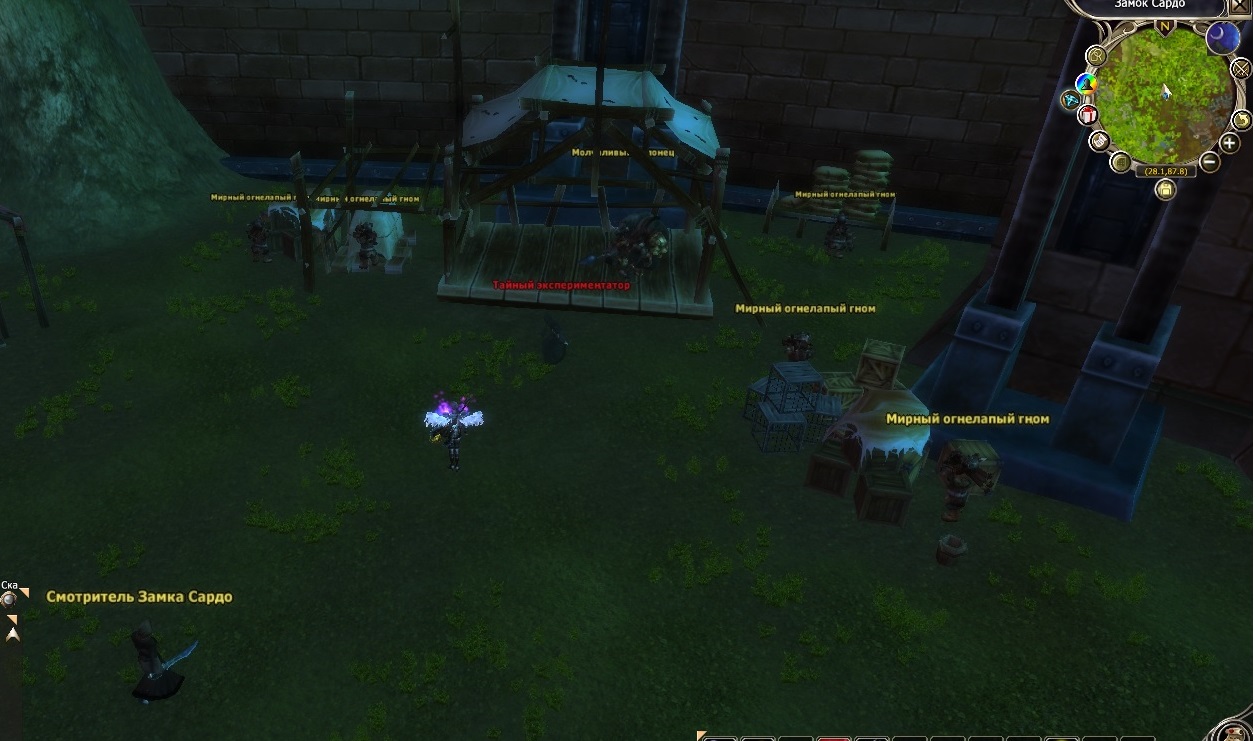Click the padlock icon below minimap coordinates
1255x741 pixels.
pyautogui.click(x=1165, y=189)
